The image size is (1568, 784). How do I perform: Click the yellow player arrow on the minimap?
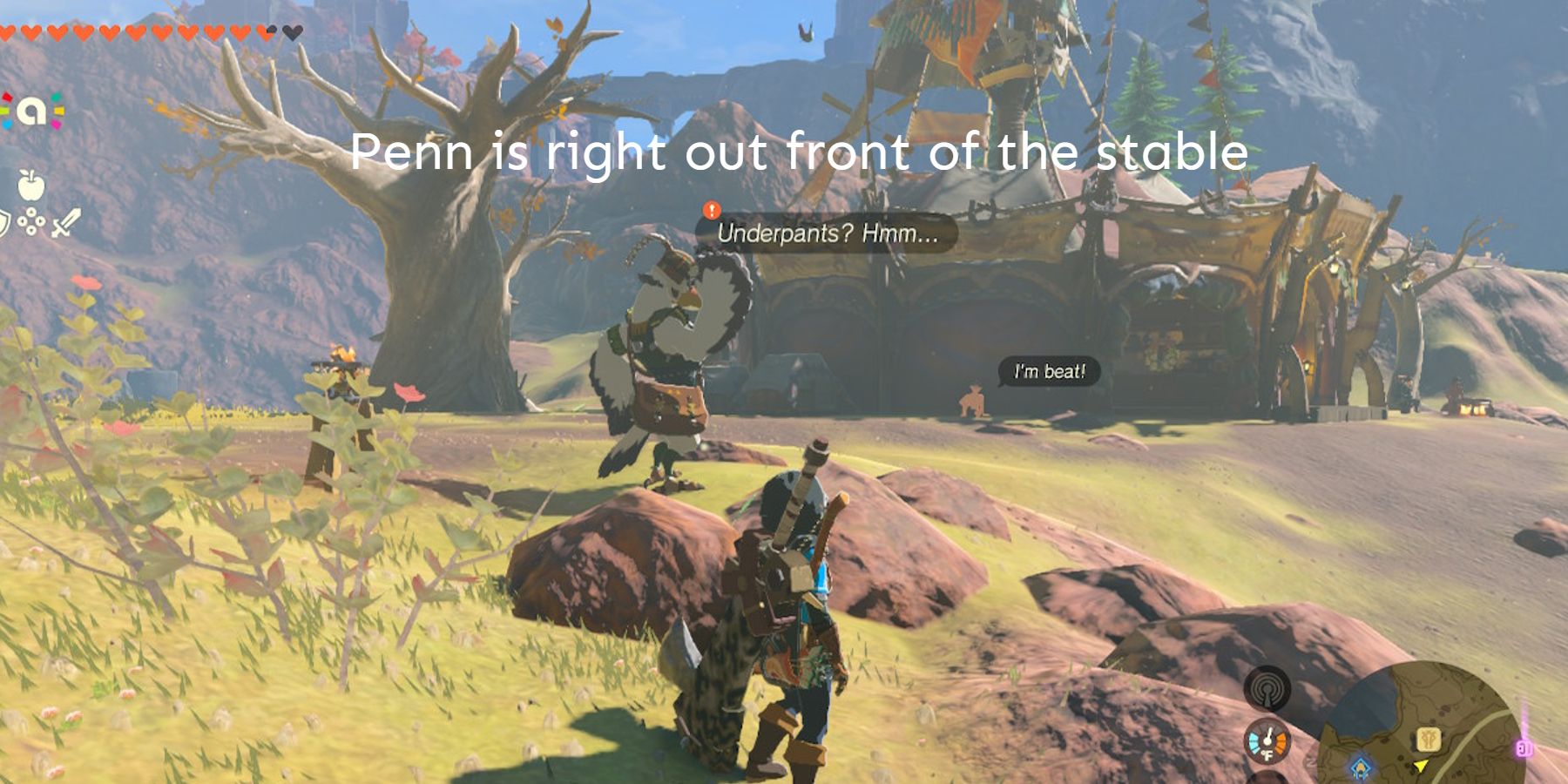(1421, 767)
